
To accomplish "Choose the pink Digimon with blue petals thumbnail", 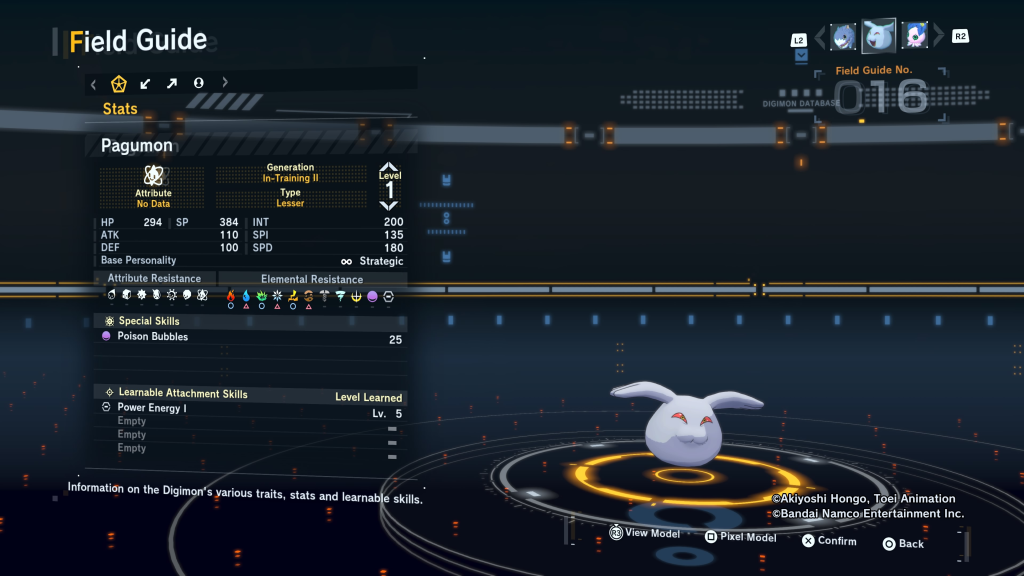I will click(914, 37).
